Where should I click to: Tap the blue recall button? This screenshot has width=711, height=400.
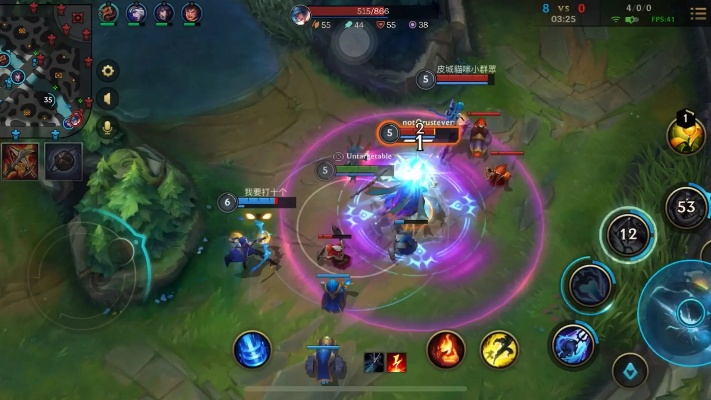(x=252, y=350)
